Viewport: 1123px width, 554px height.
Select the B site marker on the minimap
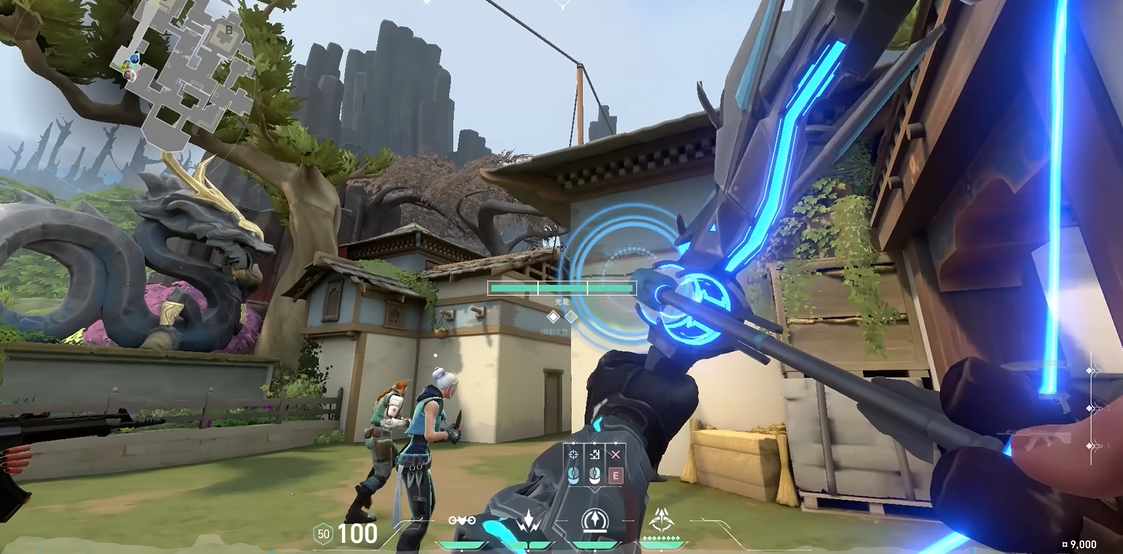(229, 29)
